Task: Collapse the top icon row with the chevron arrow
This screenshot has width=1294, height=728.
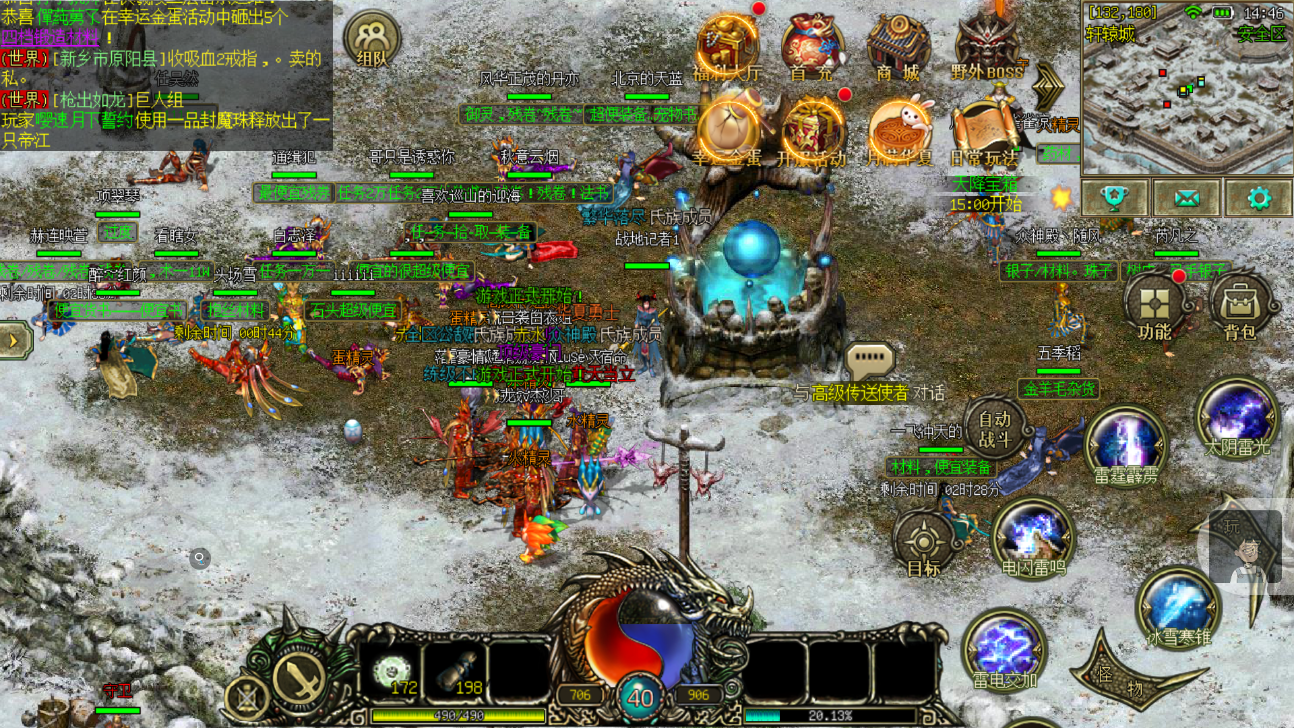Action: (x=1048, y=86)
